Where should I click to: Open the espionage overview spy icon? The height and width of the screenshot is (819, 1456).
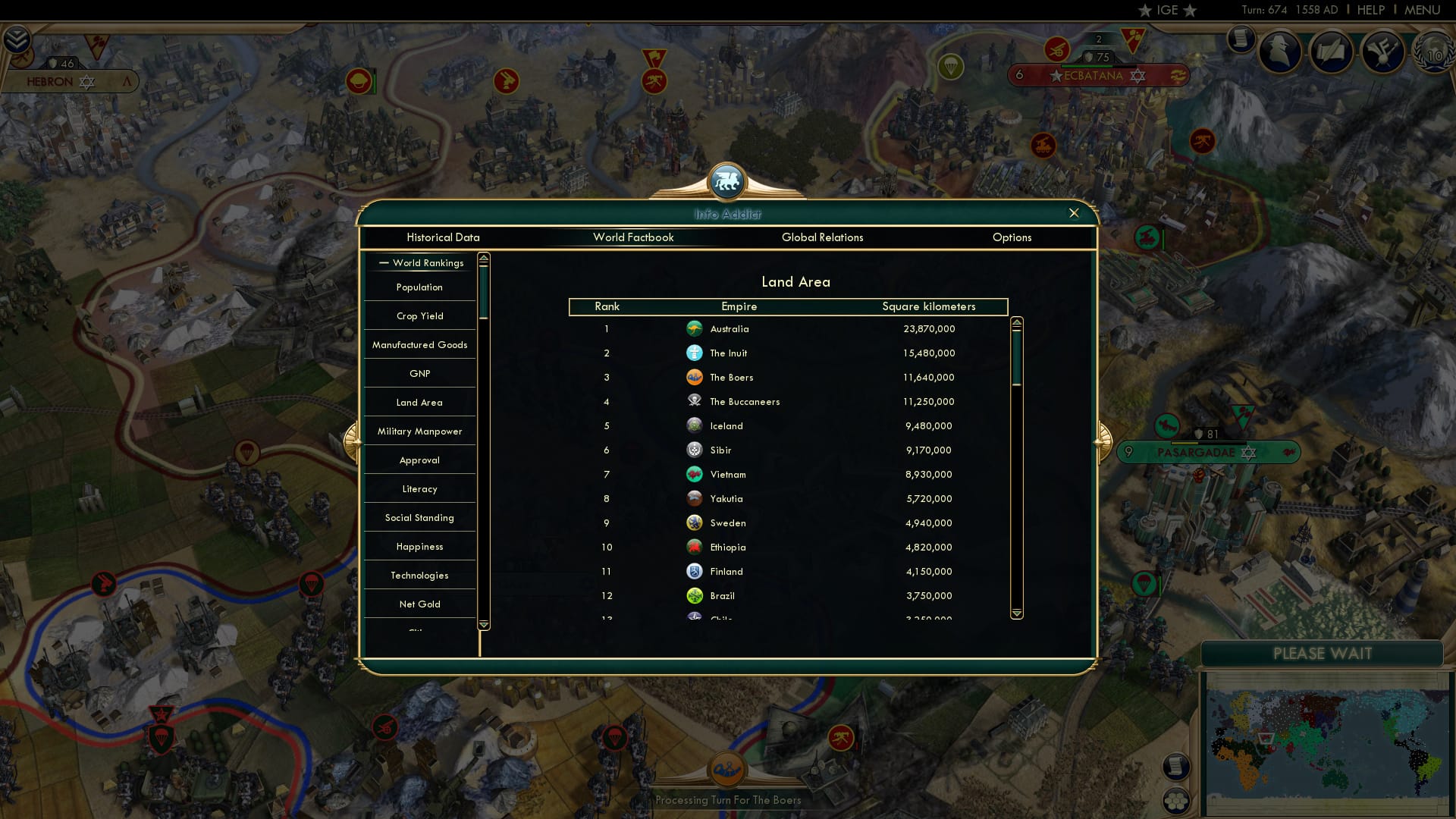1281,51
